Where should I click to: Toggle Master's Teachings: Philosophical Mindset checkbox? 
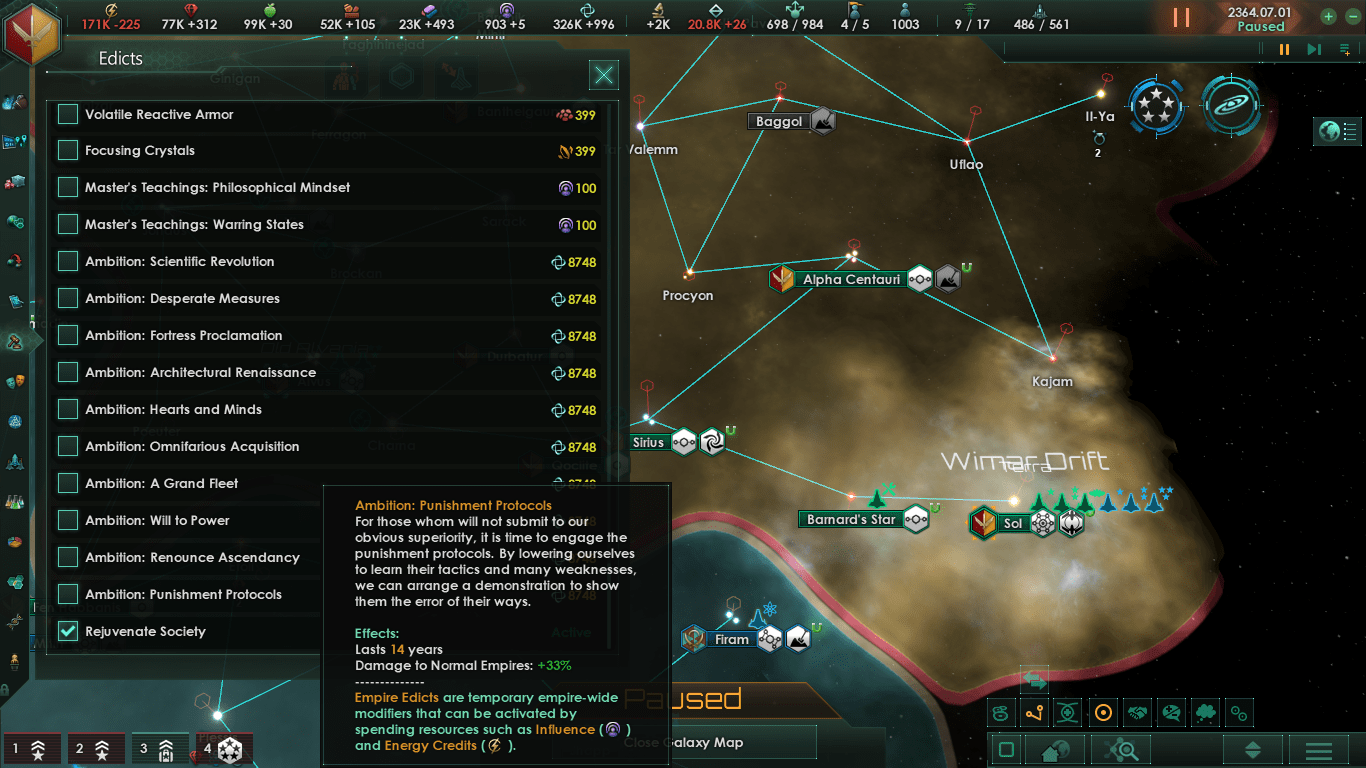[x=68, y=188]
